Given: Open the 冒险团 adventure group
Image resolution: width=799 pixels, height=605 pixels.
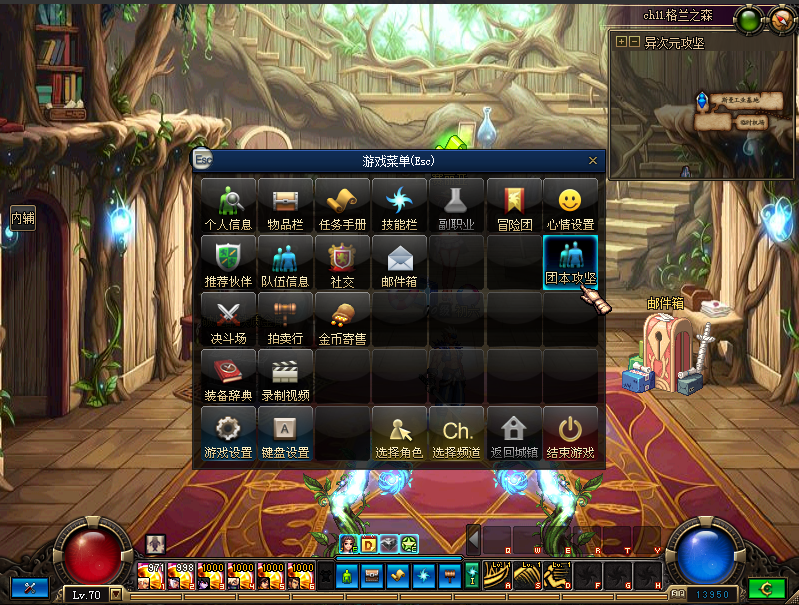Looking at the screenshot, I should (x=513, y=204).
